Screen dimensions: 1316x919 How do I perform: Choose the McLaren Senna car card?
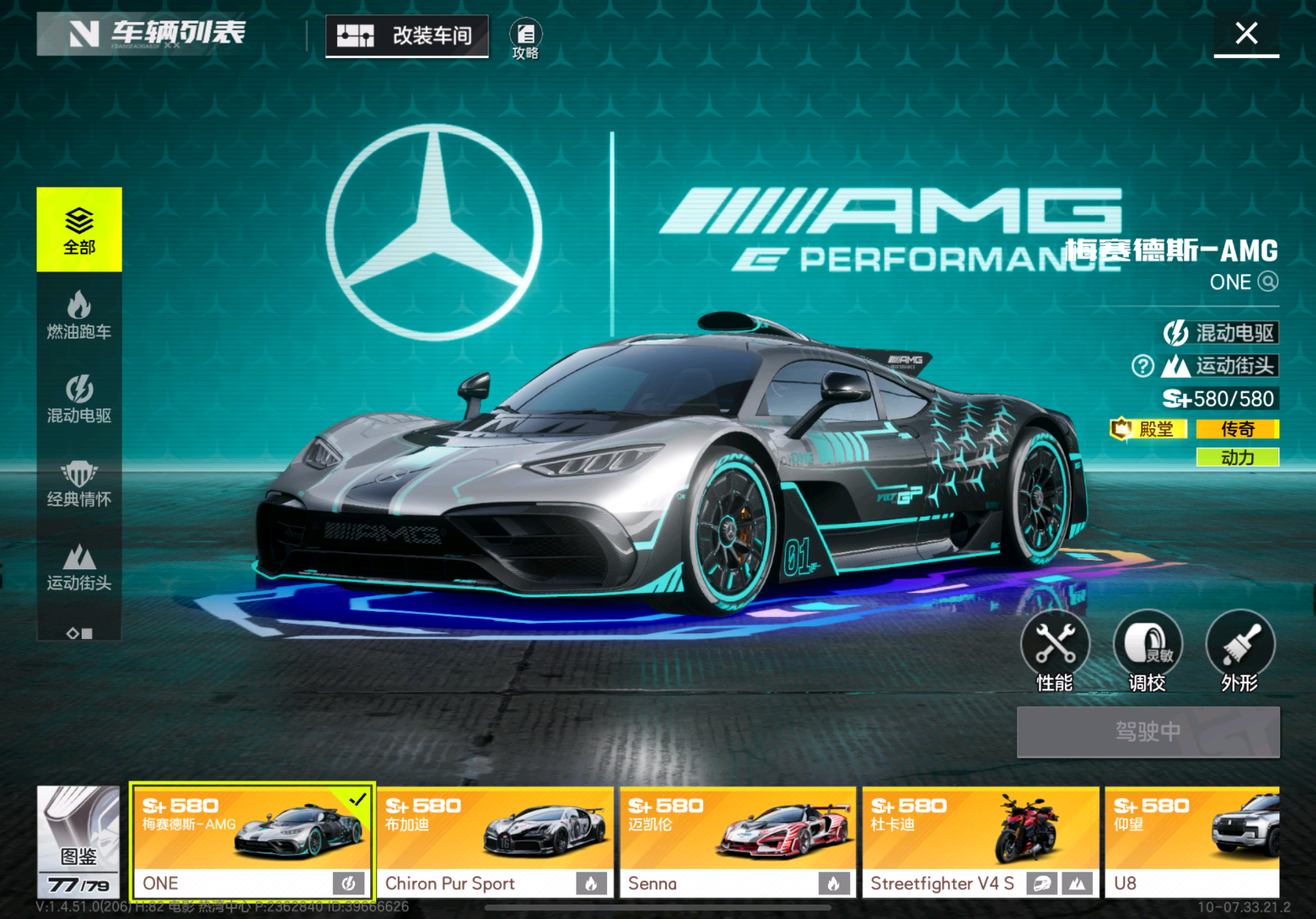tap(737, 841)
